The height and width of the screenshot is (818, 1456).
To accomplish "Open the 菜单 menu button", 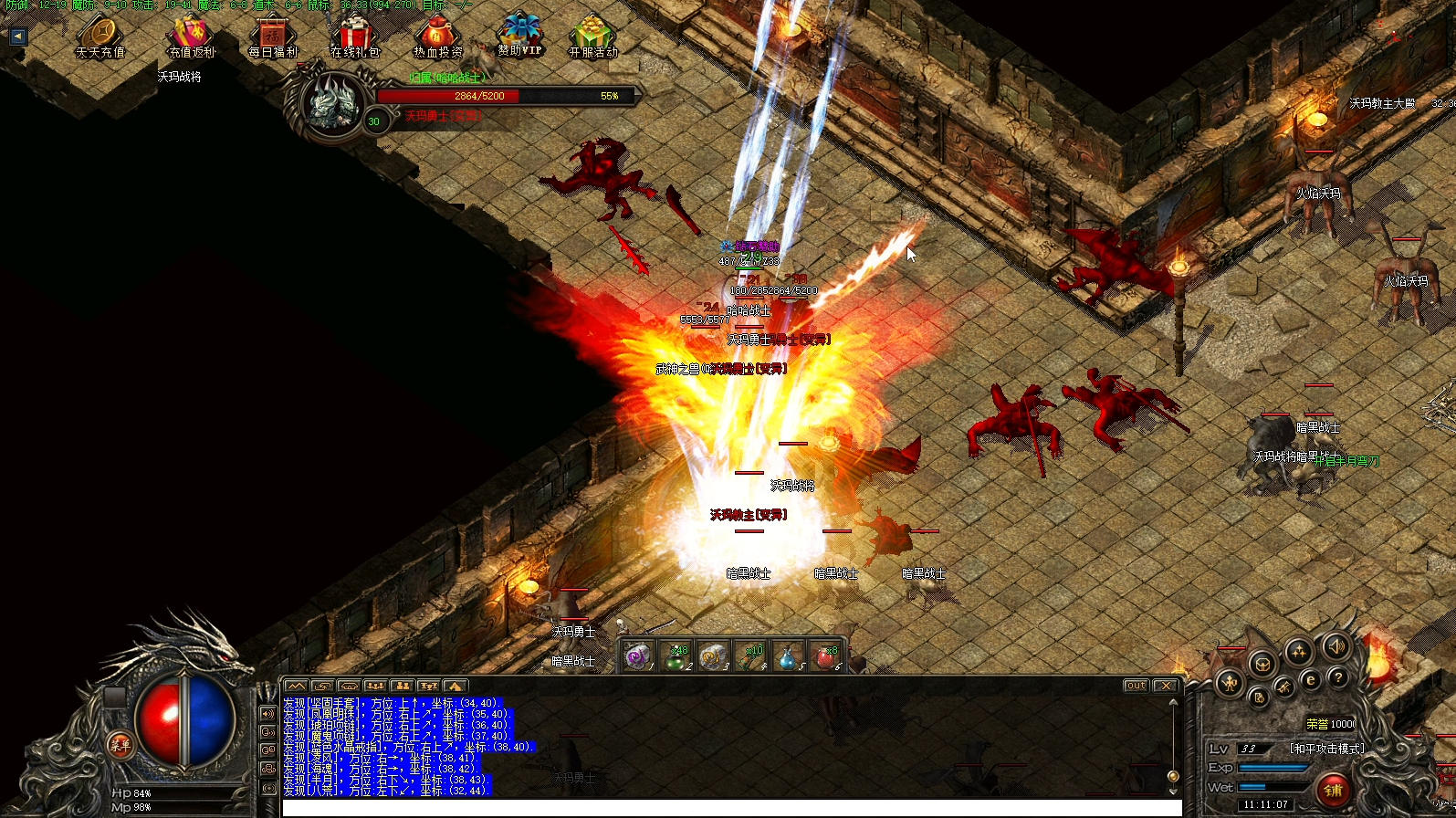I will pos(120,745).
